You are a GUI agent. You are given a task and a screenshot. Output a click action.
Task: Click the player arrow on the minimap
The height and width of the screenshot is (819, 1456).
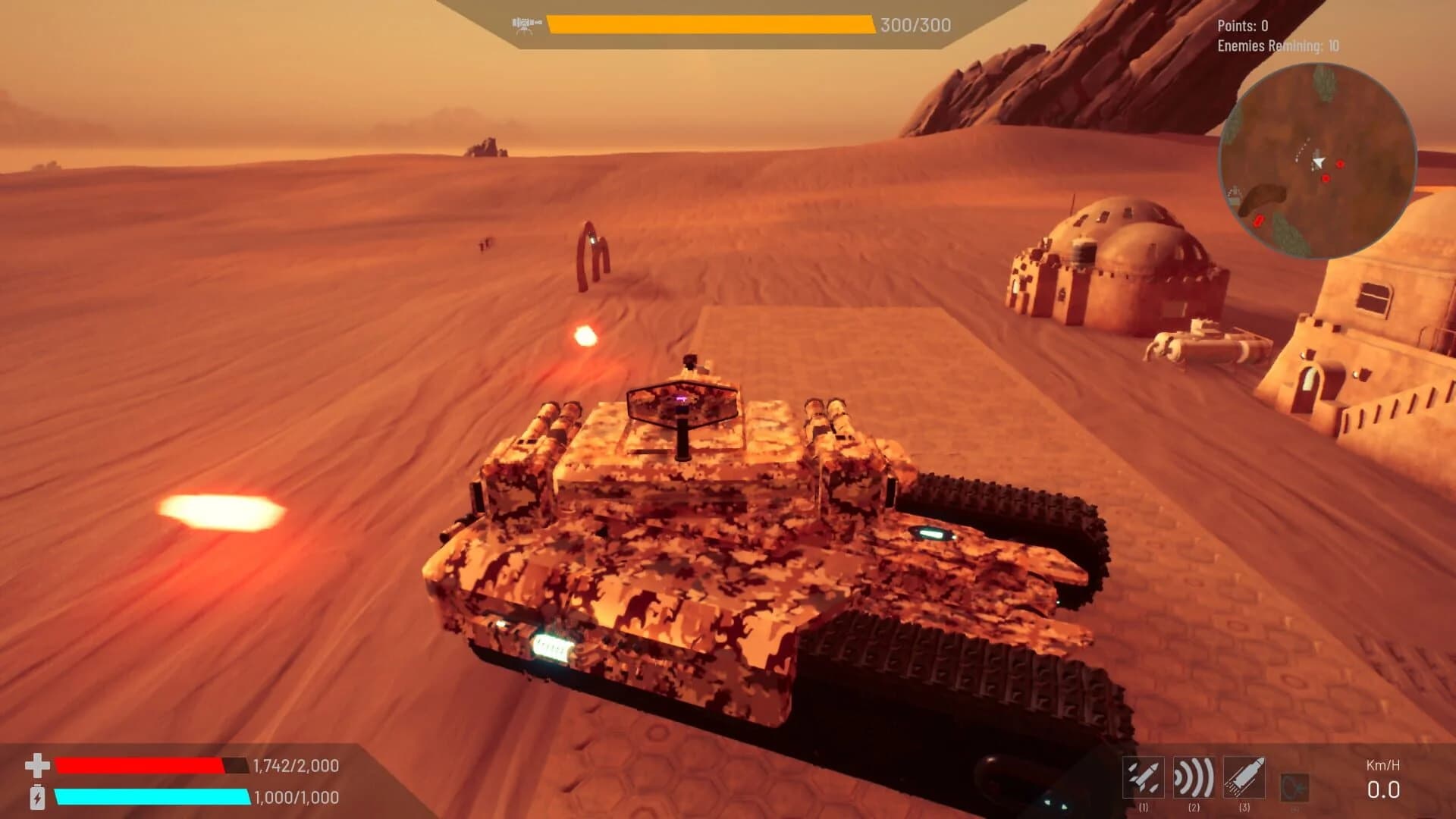pos(1317,162)
